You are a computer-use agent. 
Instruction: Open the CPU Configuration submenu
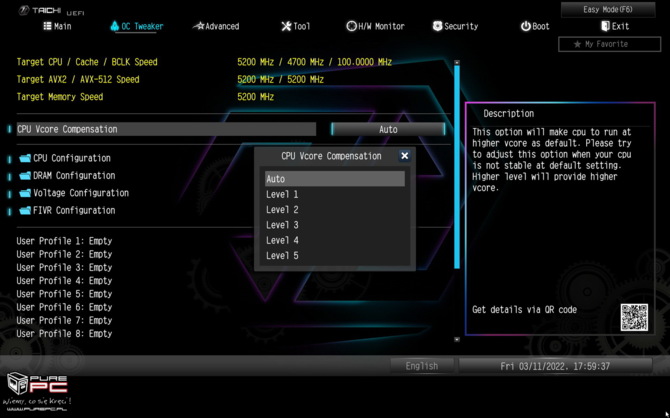tap(71, 158)
